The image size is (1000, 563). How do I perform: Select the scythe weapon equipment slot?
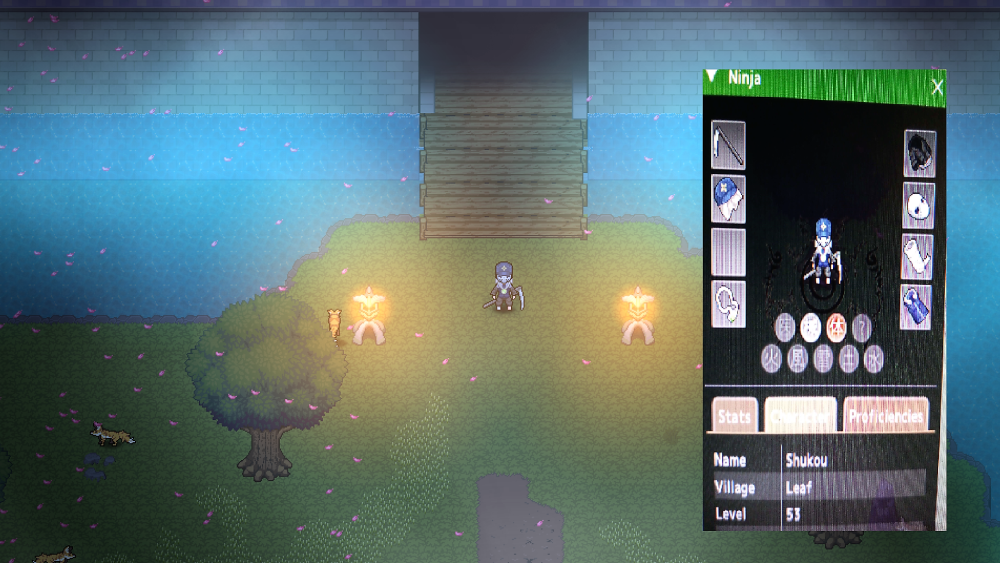(x=727, y=146)
